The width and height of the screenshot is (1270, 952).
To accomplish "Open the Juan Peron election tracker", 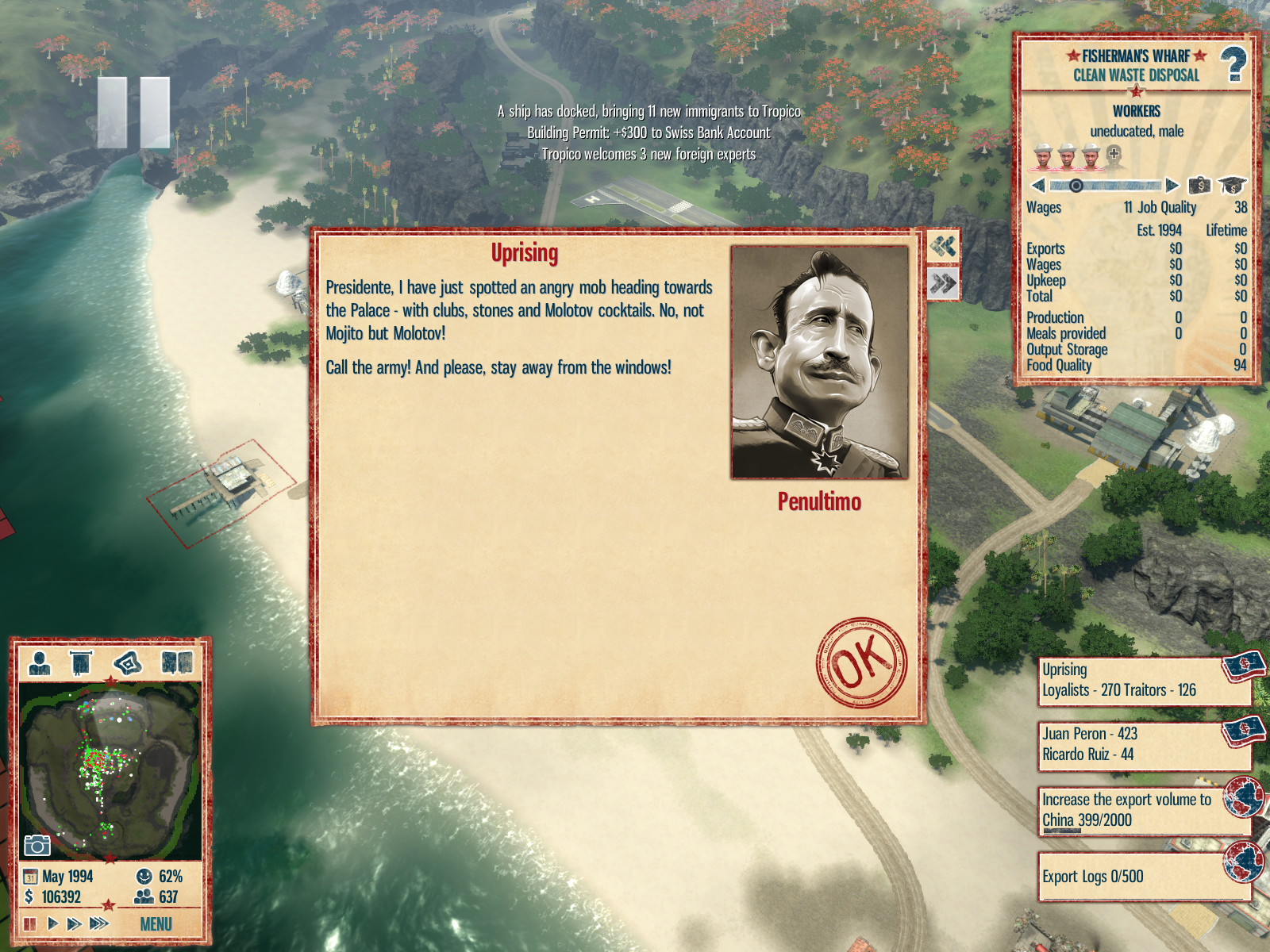I will click(1143, 745).
